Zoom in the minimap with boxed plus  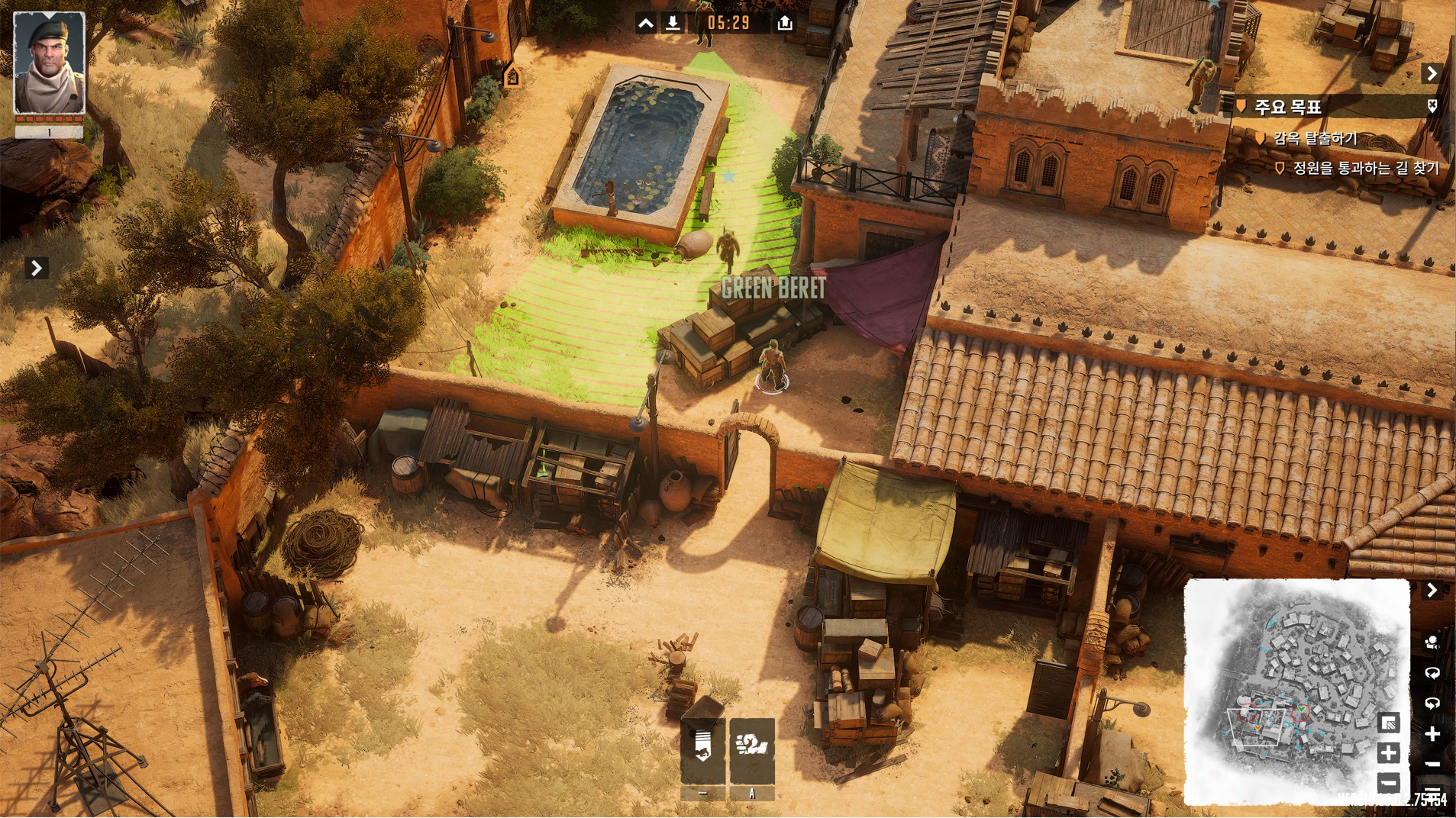tap(1389, 753)
